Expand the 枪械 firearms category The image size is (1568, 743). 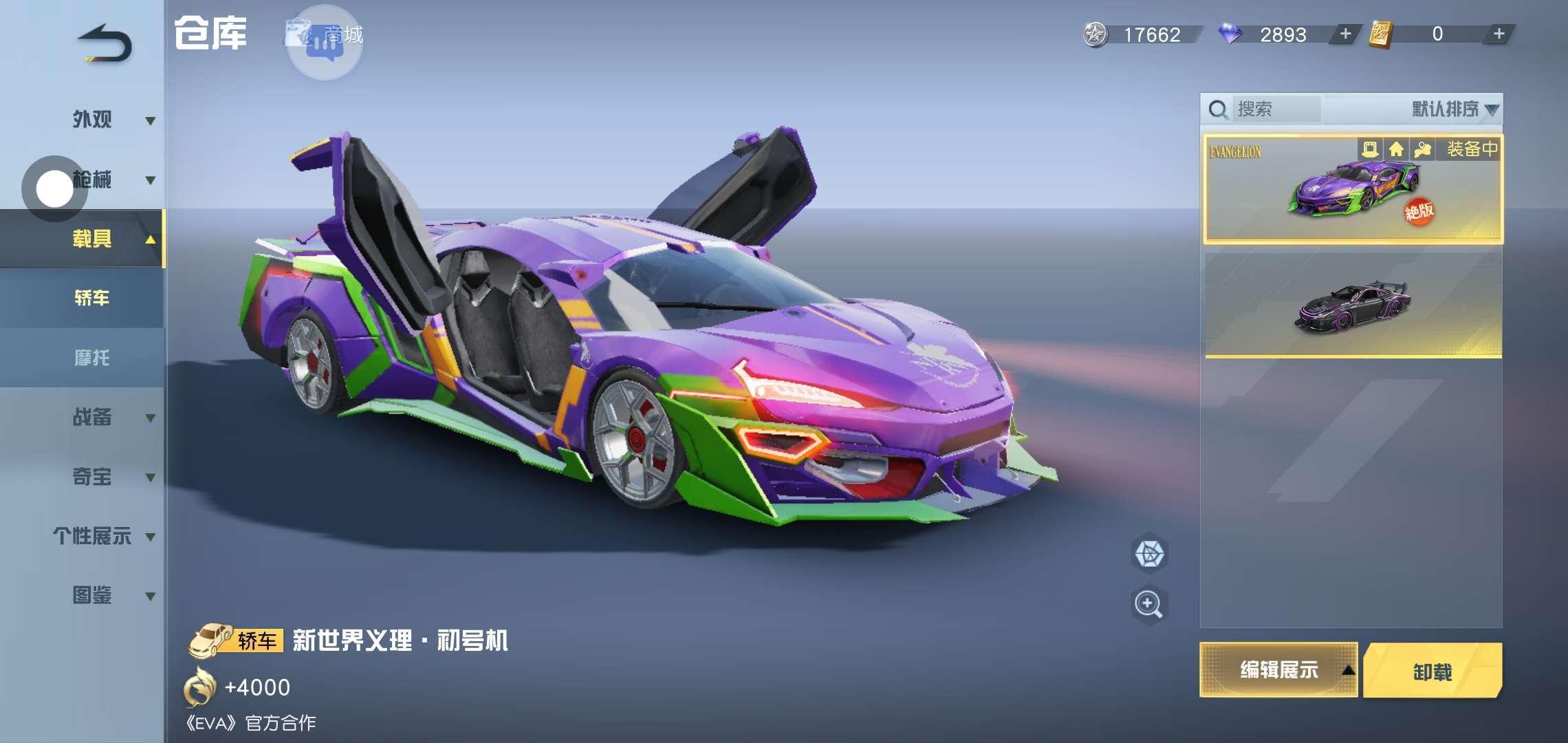coord(110,180)
